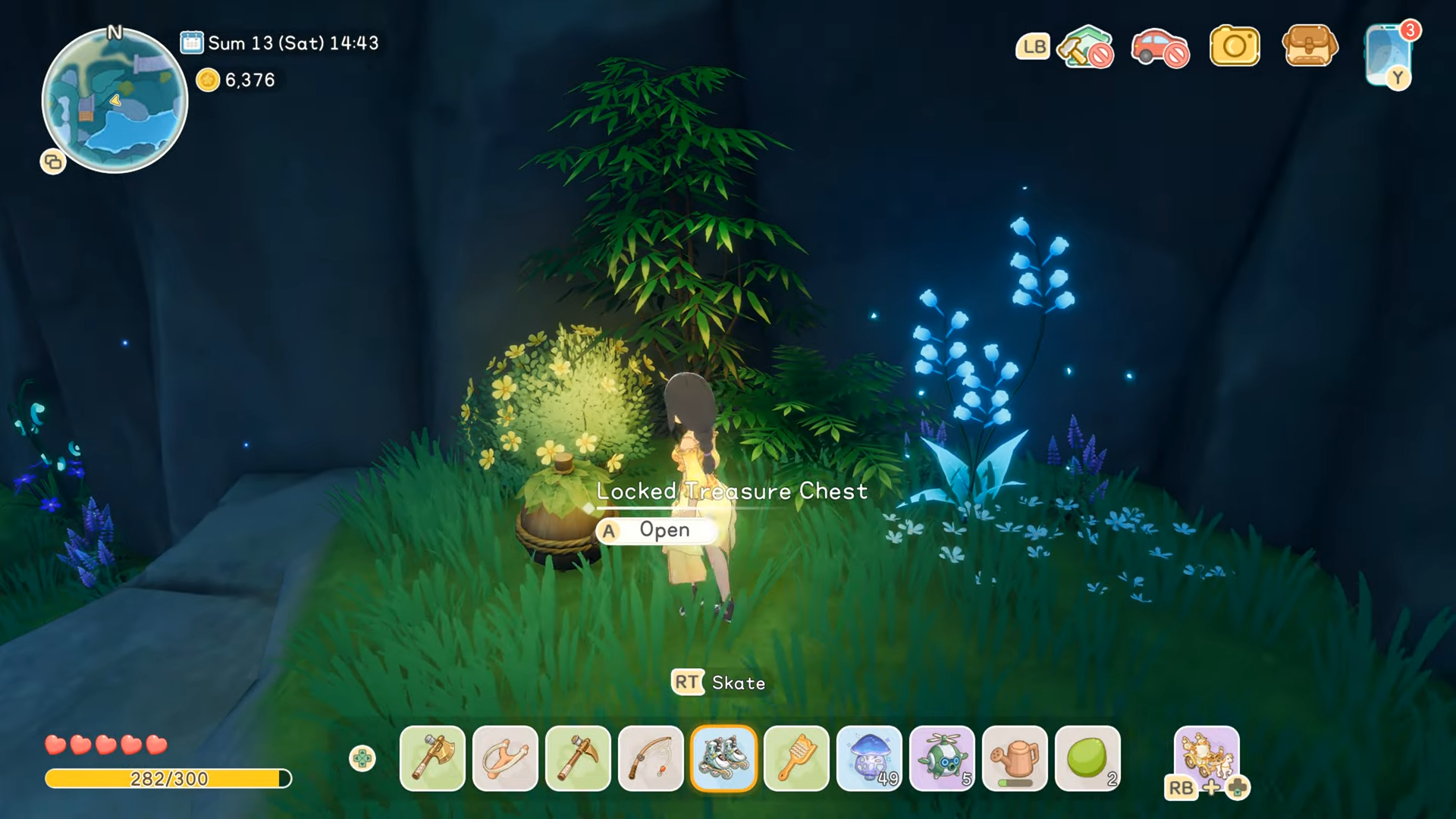Screen dimensions: 1456x819
Task: Equip the slingshot from the hotbar
Action: point(505,758)
